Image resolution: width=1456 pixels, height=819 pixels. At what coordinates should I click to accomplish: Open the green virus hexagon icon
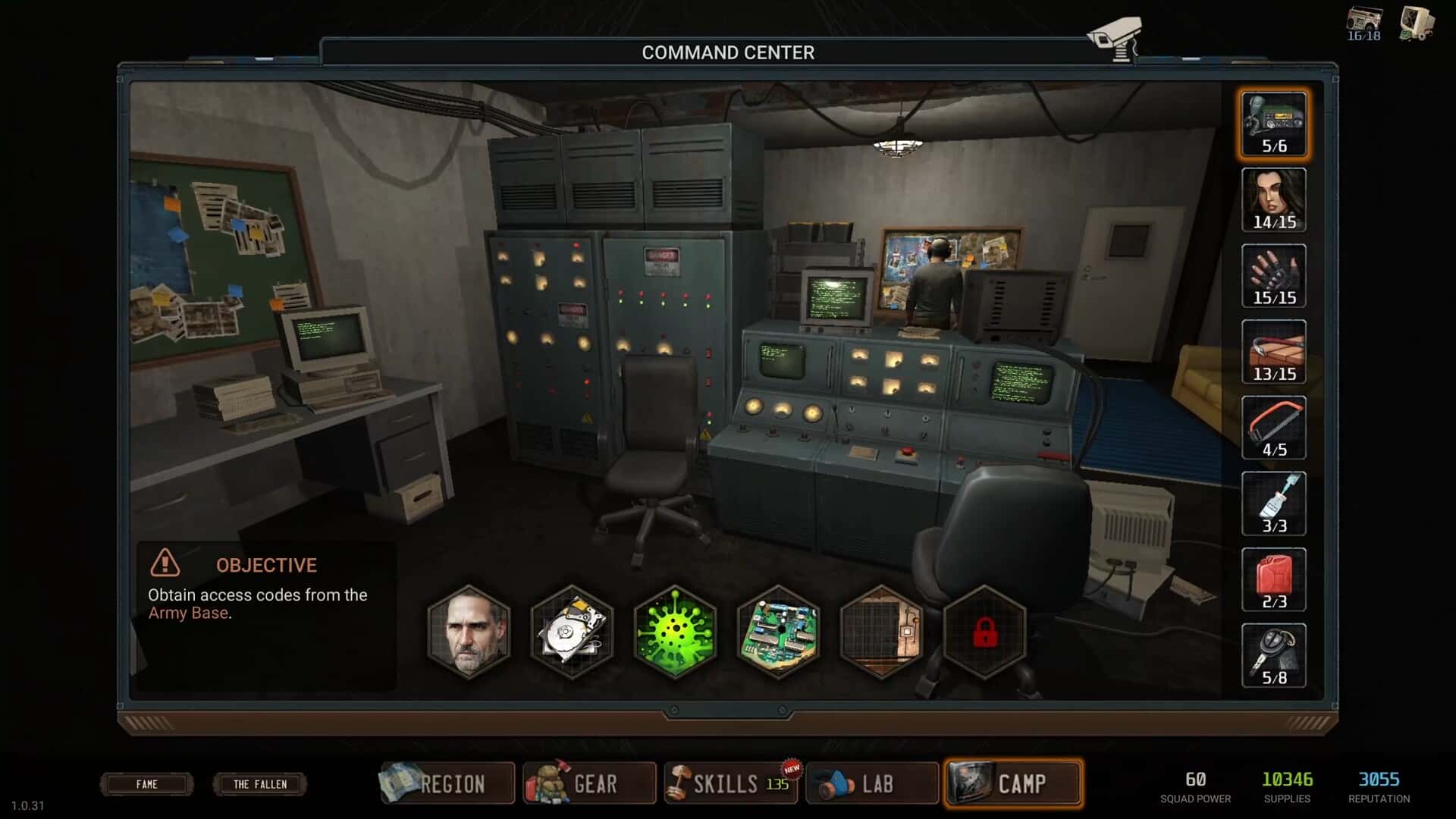point(675,632)
